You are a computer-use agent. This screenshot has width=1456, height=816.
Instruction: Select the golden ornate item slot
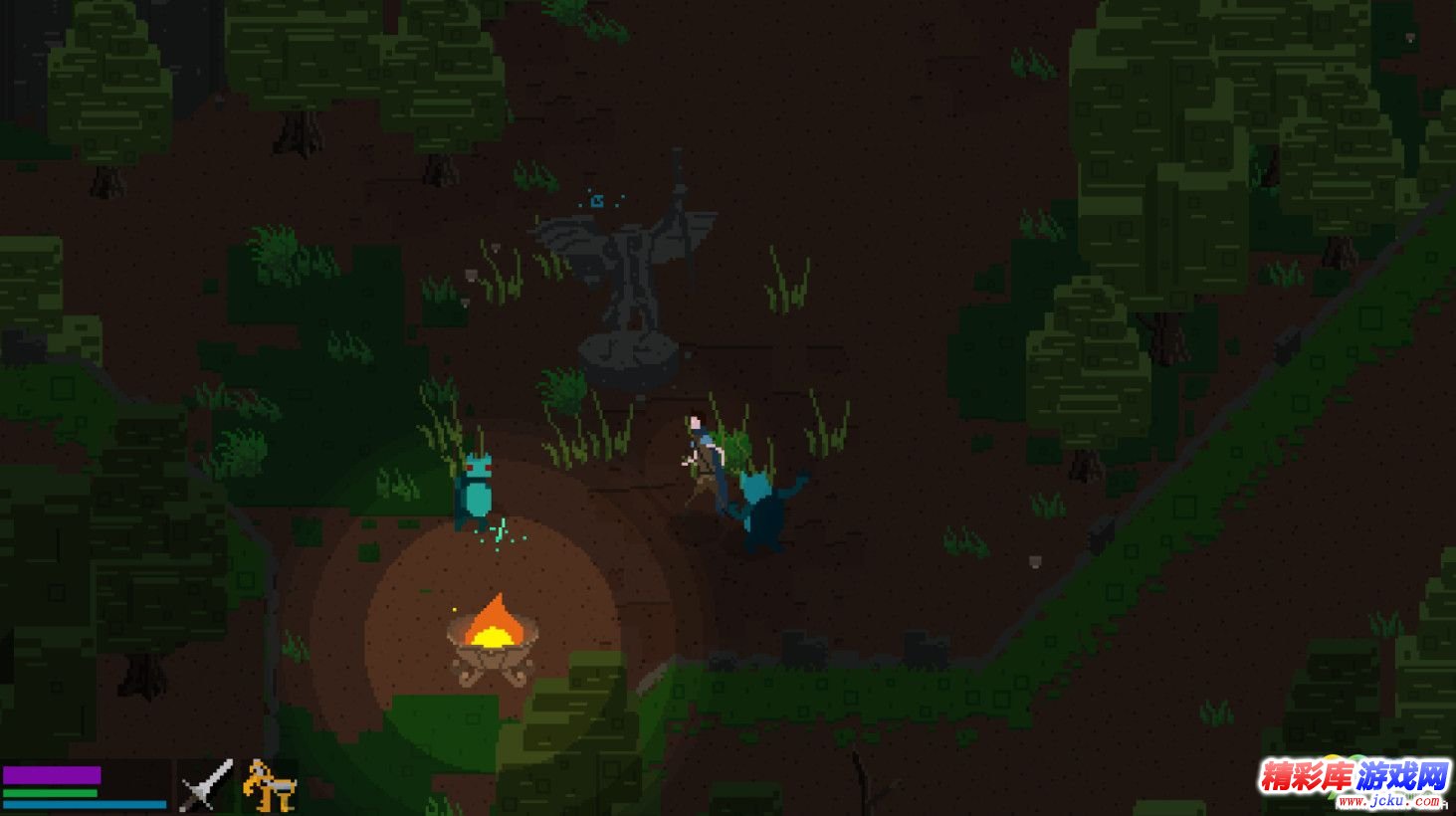click(x=269, y=786)
